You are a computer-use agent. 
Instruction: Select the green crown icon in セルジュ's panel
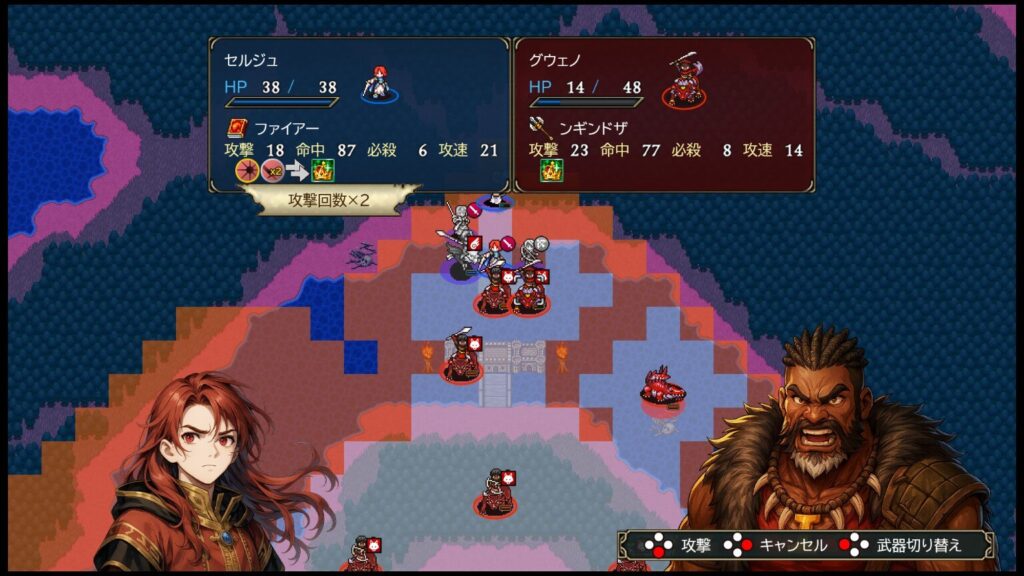(x=322, y=170)
